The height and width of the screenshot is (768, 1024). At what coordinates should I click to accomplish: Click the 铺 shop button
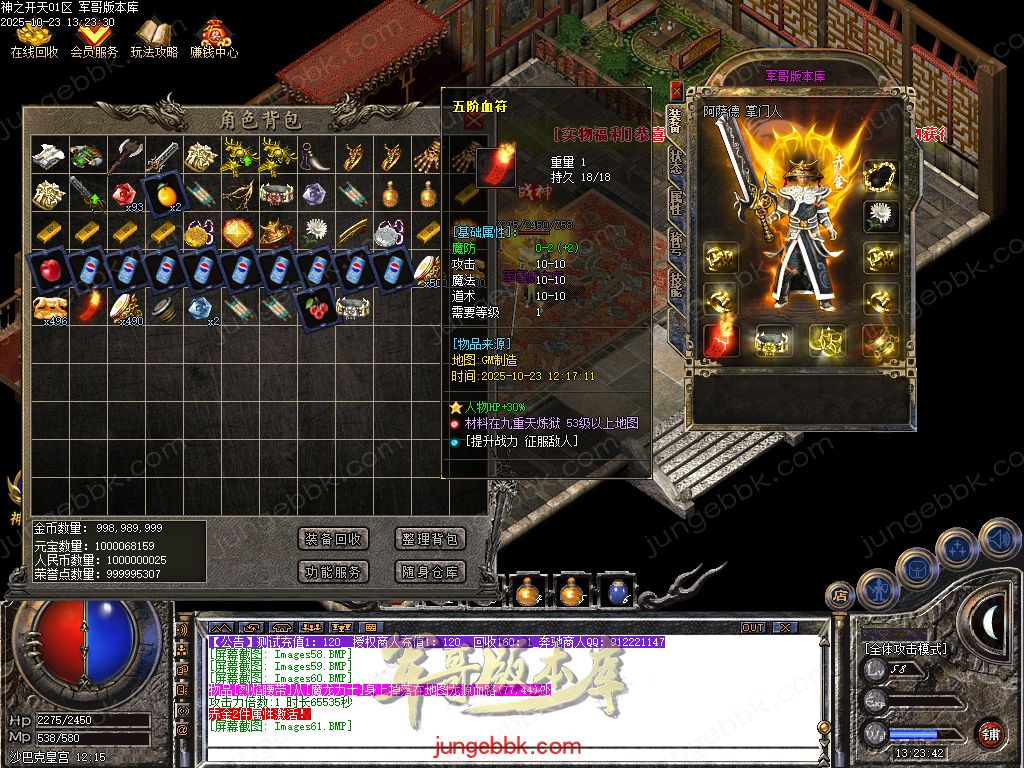[x=990, y=733]
